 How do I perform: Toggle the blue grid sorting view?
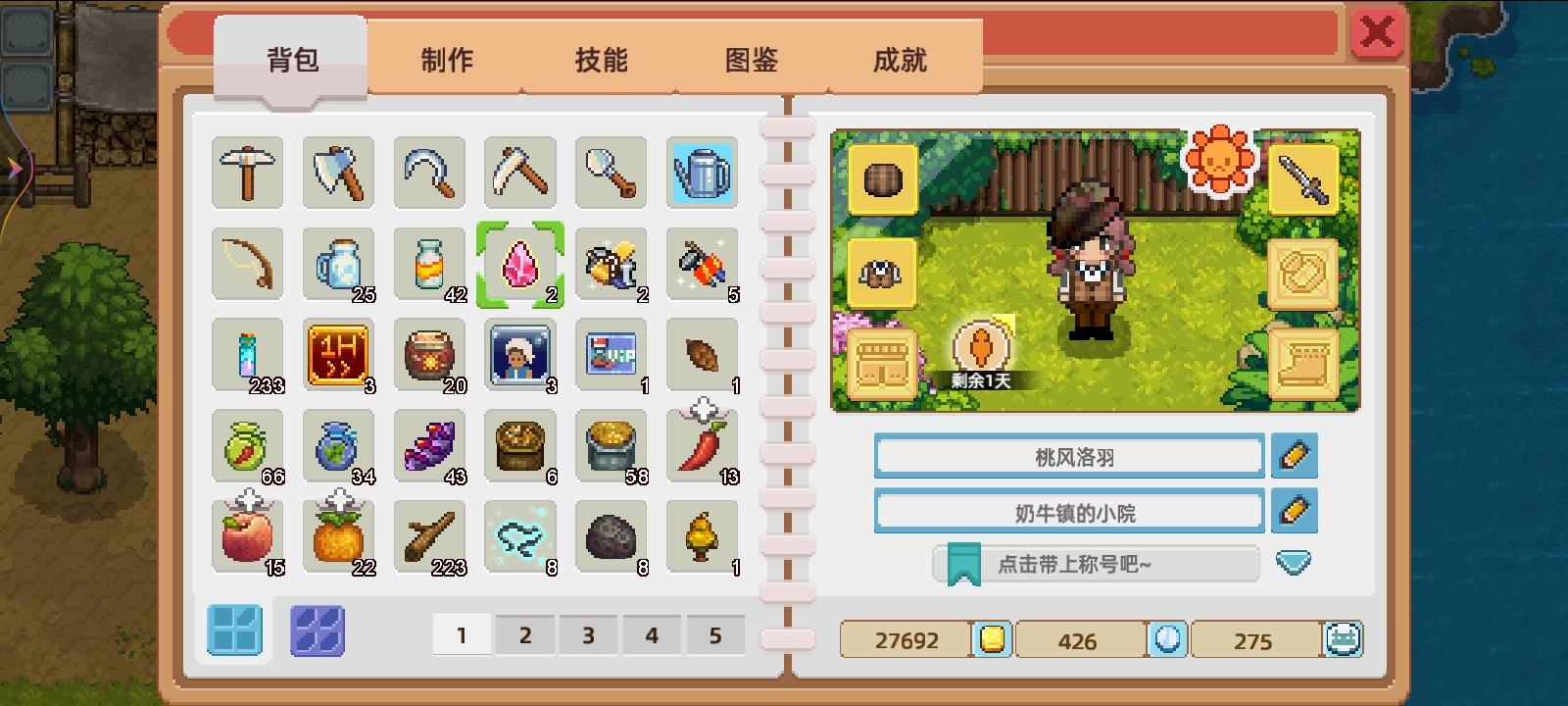pos(233,632)
